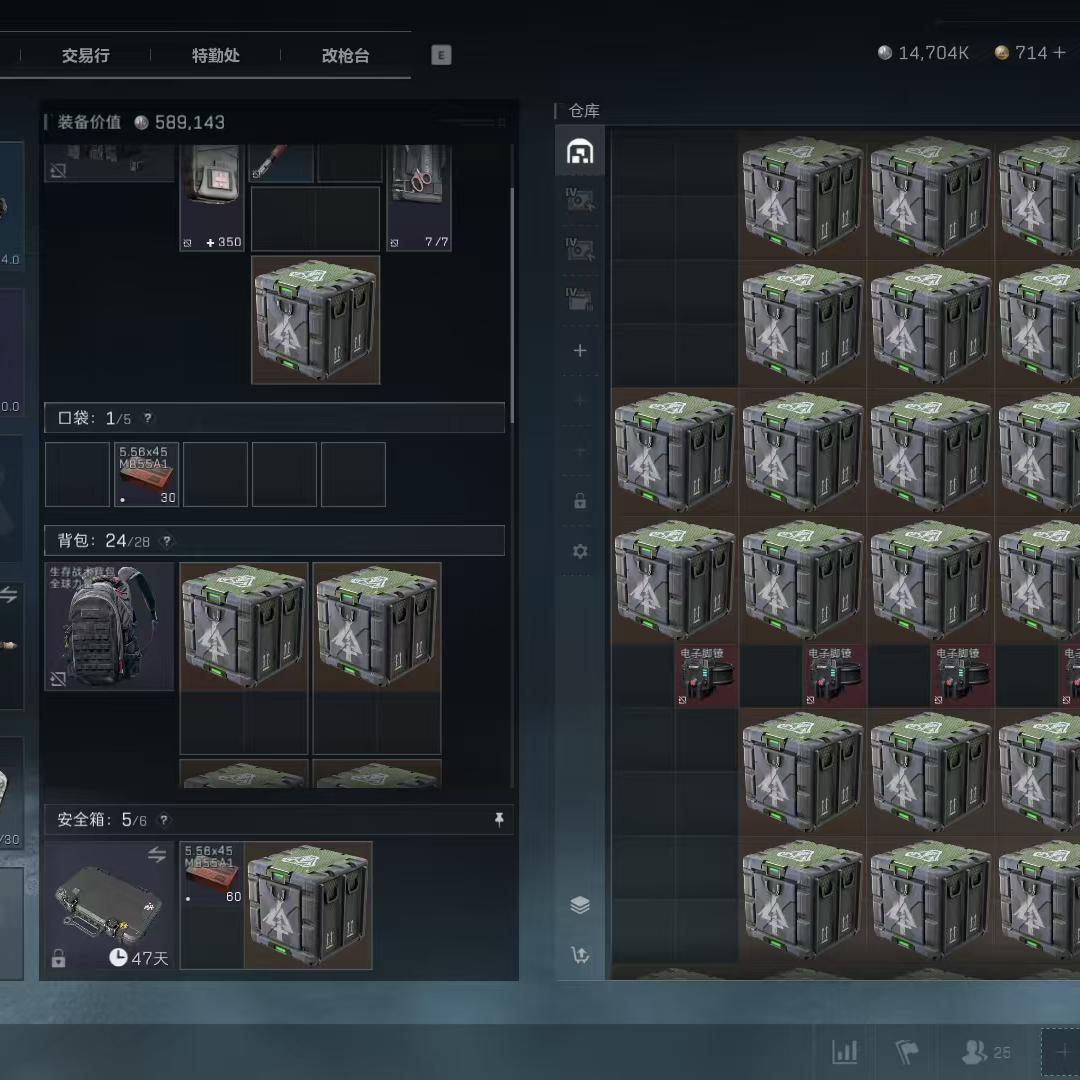Select the equipped tactical backpack

[109, 627]
